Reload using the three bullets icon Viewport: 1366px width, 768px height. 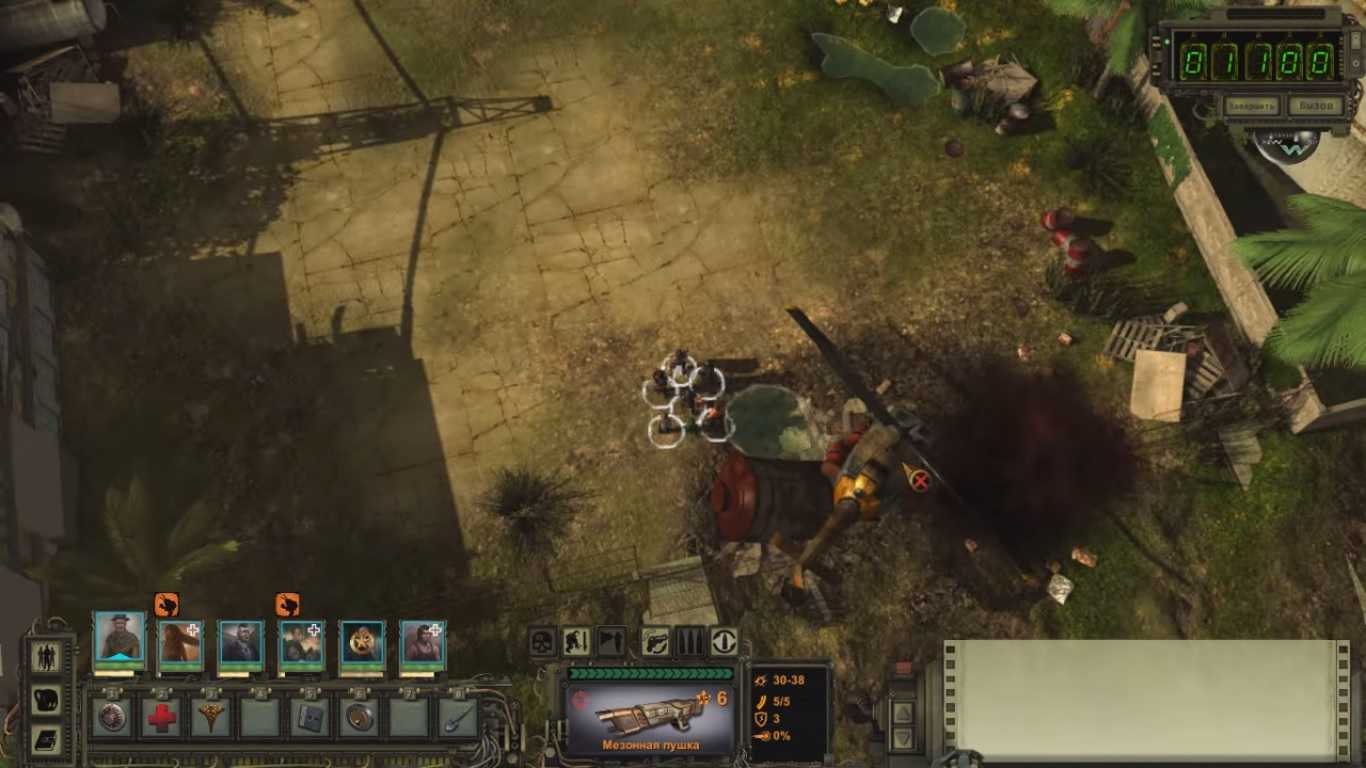[x=690, y=641]
